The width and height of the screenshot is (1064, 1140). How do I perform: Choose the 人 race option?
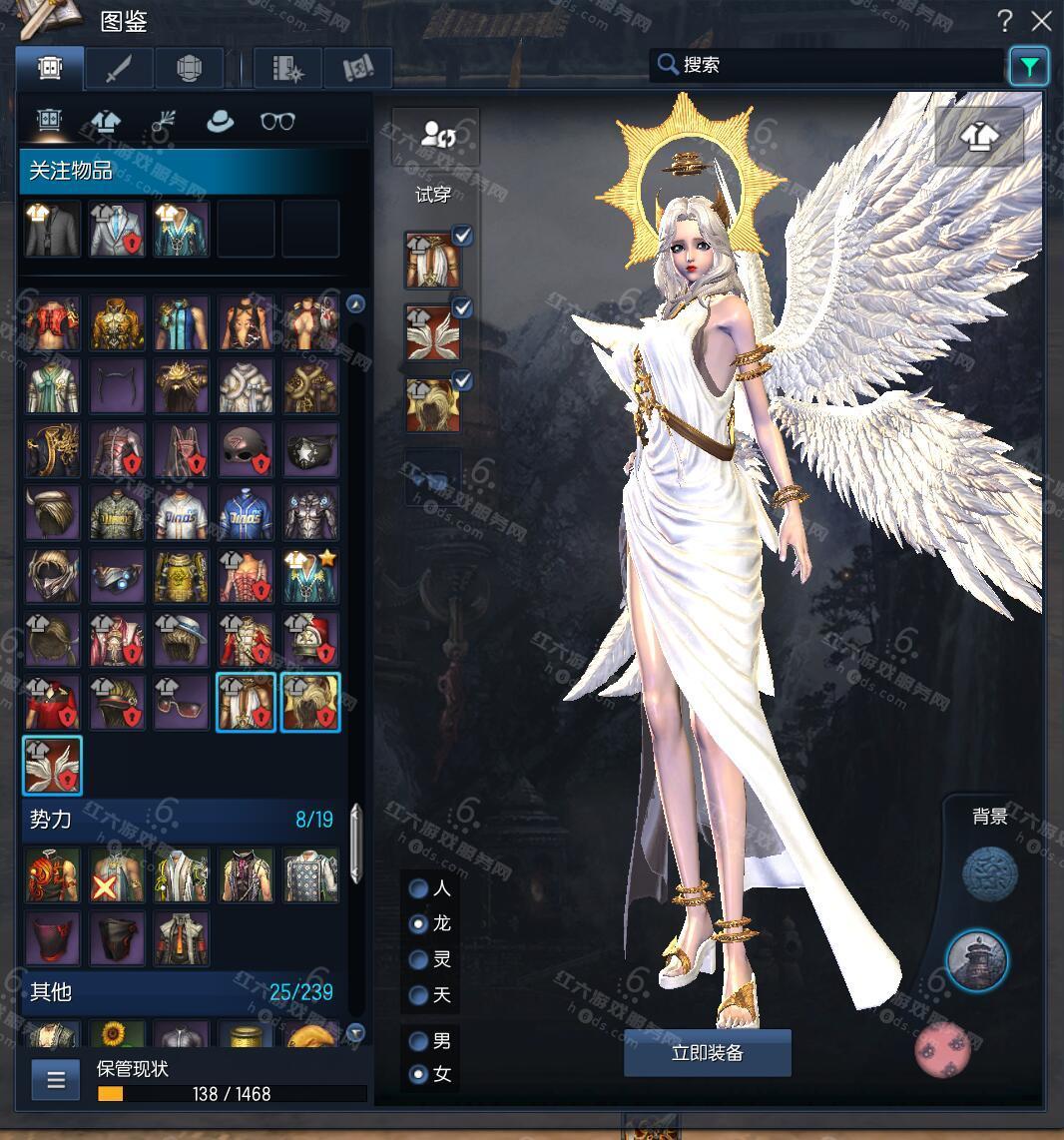pyautogui.click(x=419, y=888)
